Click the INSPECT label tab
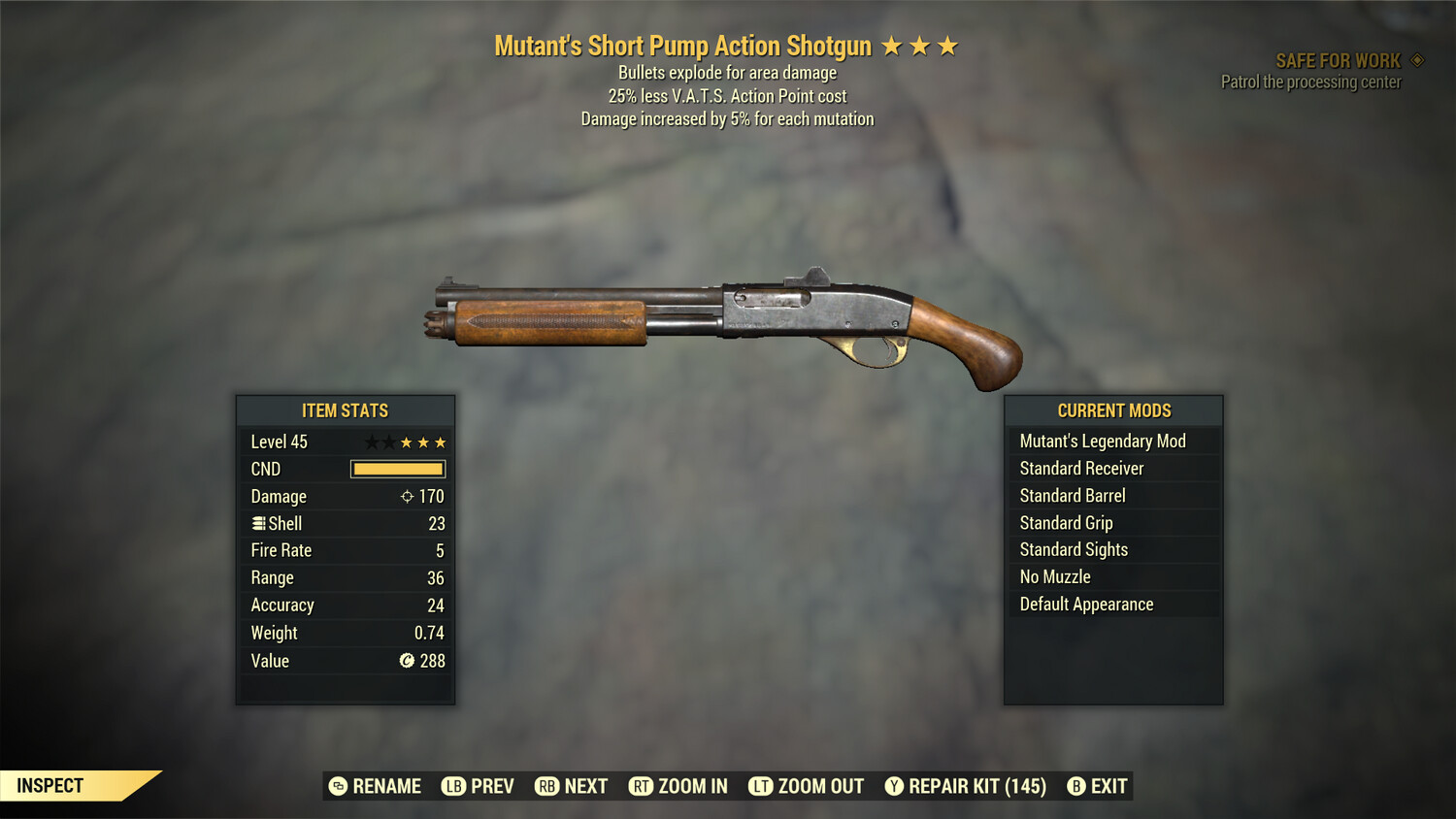 pyautogui.click(x=50, y=785)
